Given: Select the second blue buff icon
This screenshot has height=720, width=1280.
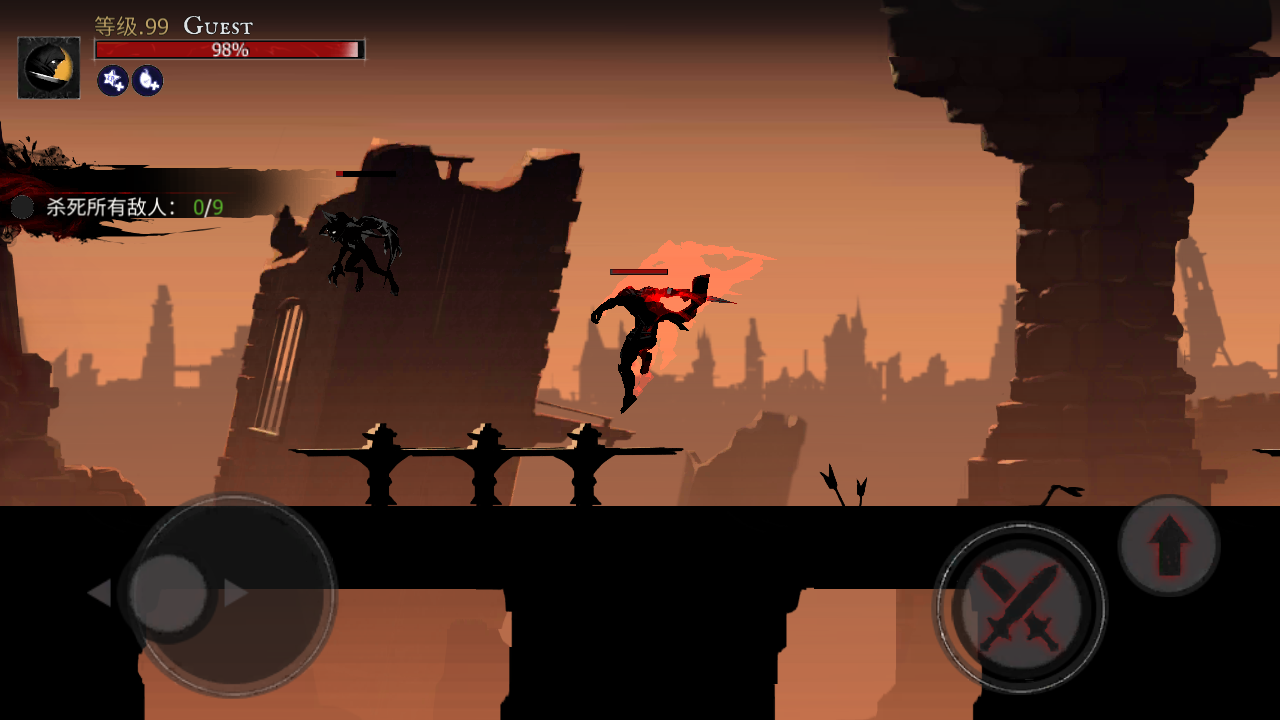Looking at the screenshot, I should click(x=147, y=80).
